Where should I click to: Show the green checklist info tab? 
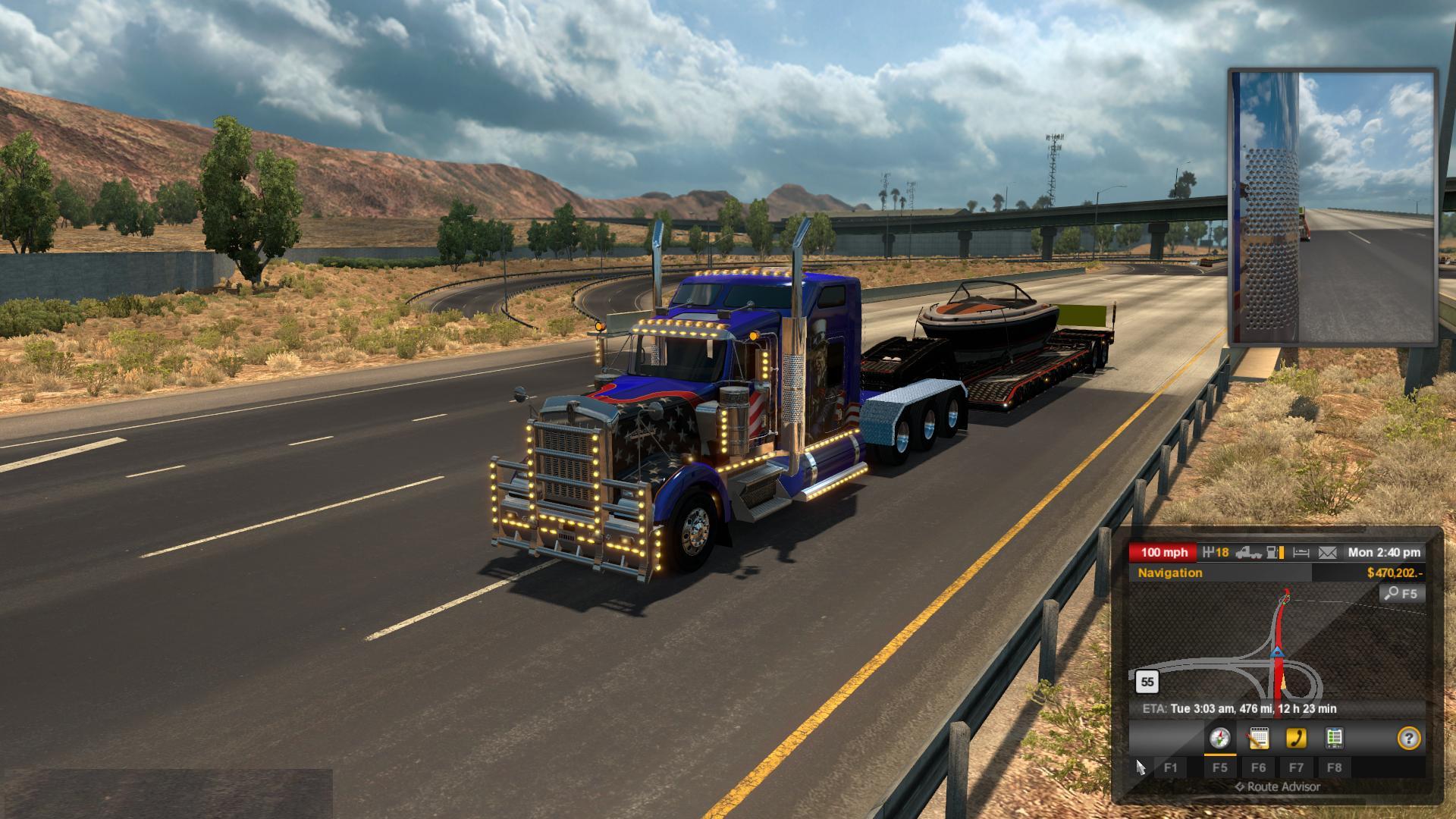[x=1334, y=738]
